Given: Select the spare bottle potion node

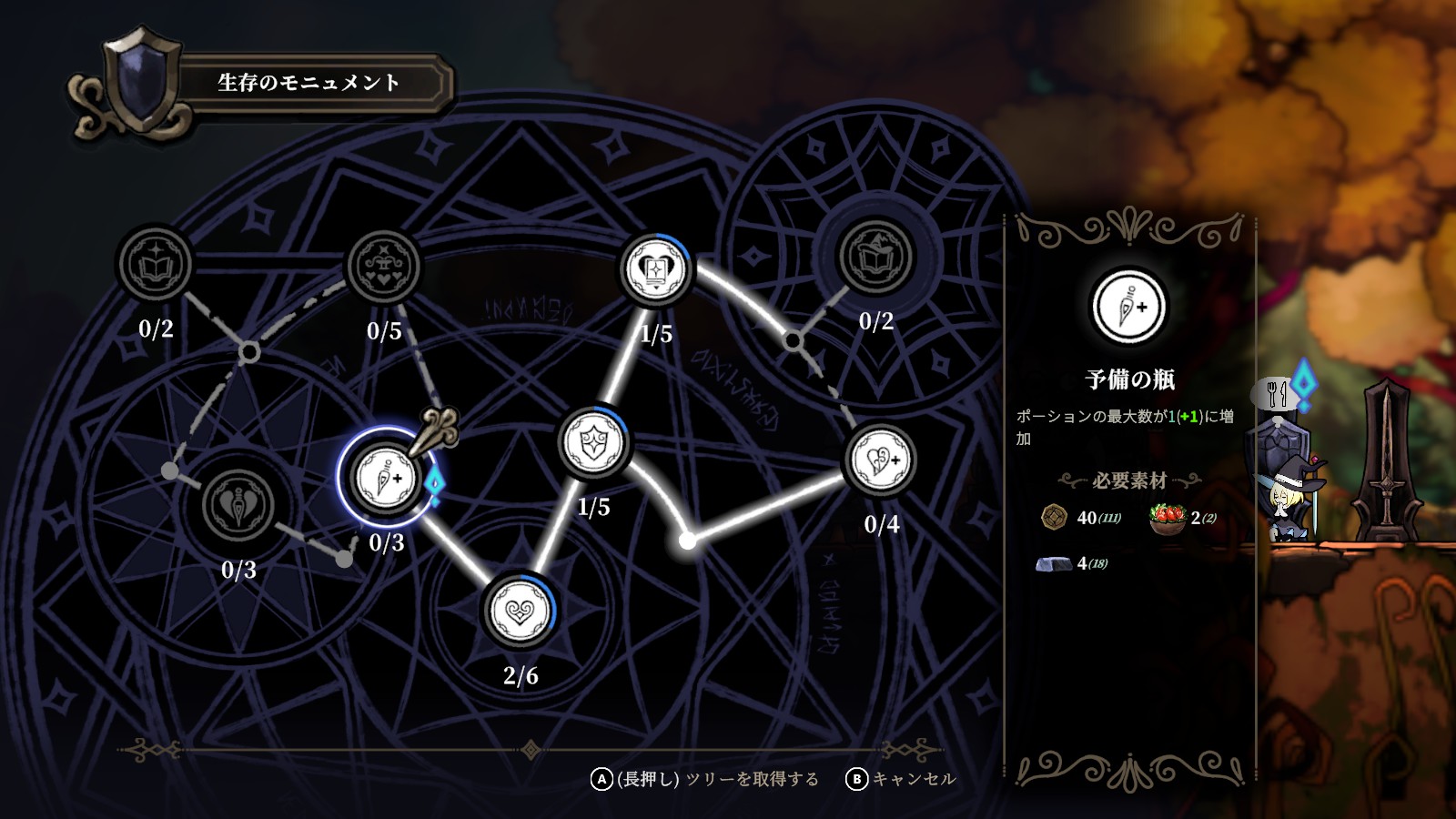Looking at the screenshot, I should tap(386, 477).
